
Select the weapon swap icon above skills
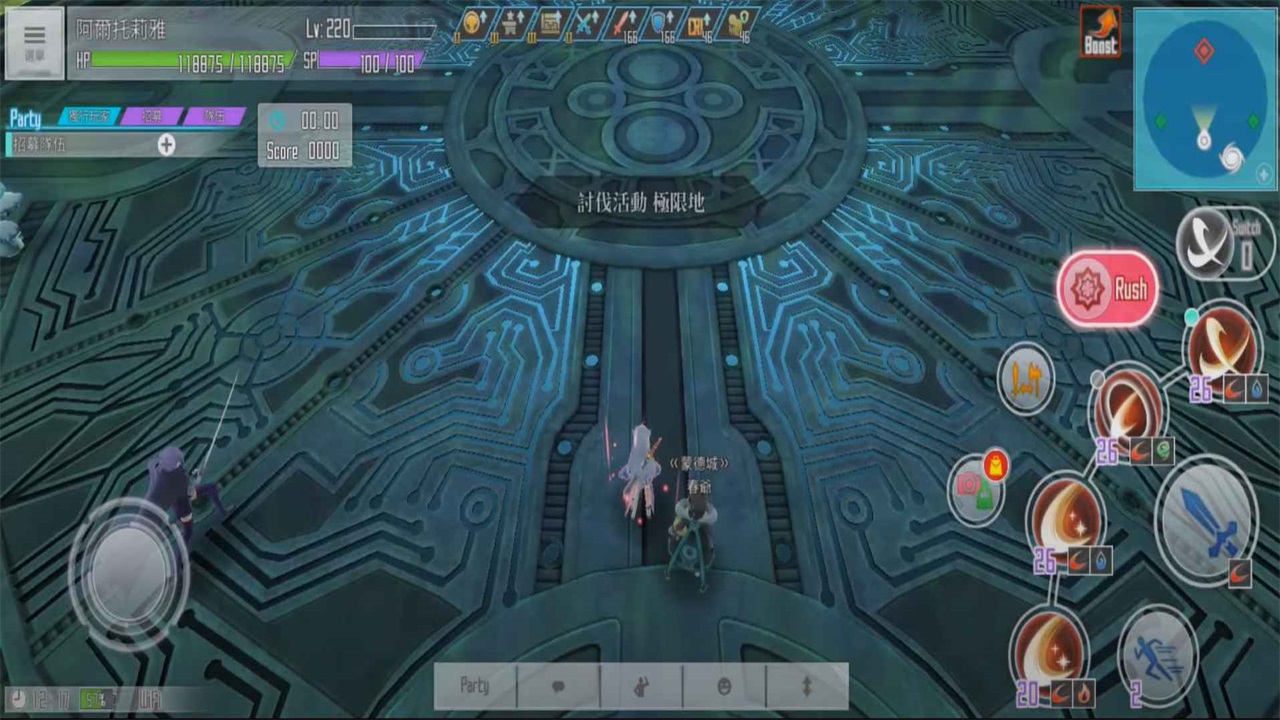1027,380
